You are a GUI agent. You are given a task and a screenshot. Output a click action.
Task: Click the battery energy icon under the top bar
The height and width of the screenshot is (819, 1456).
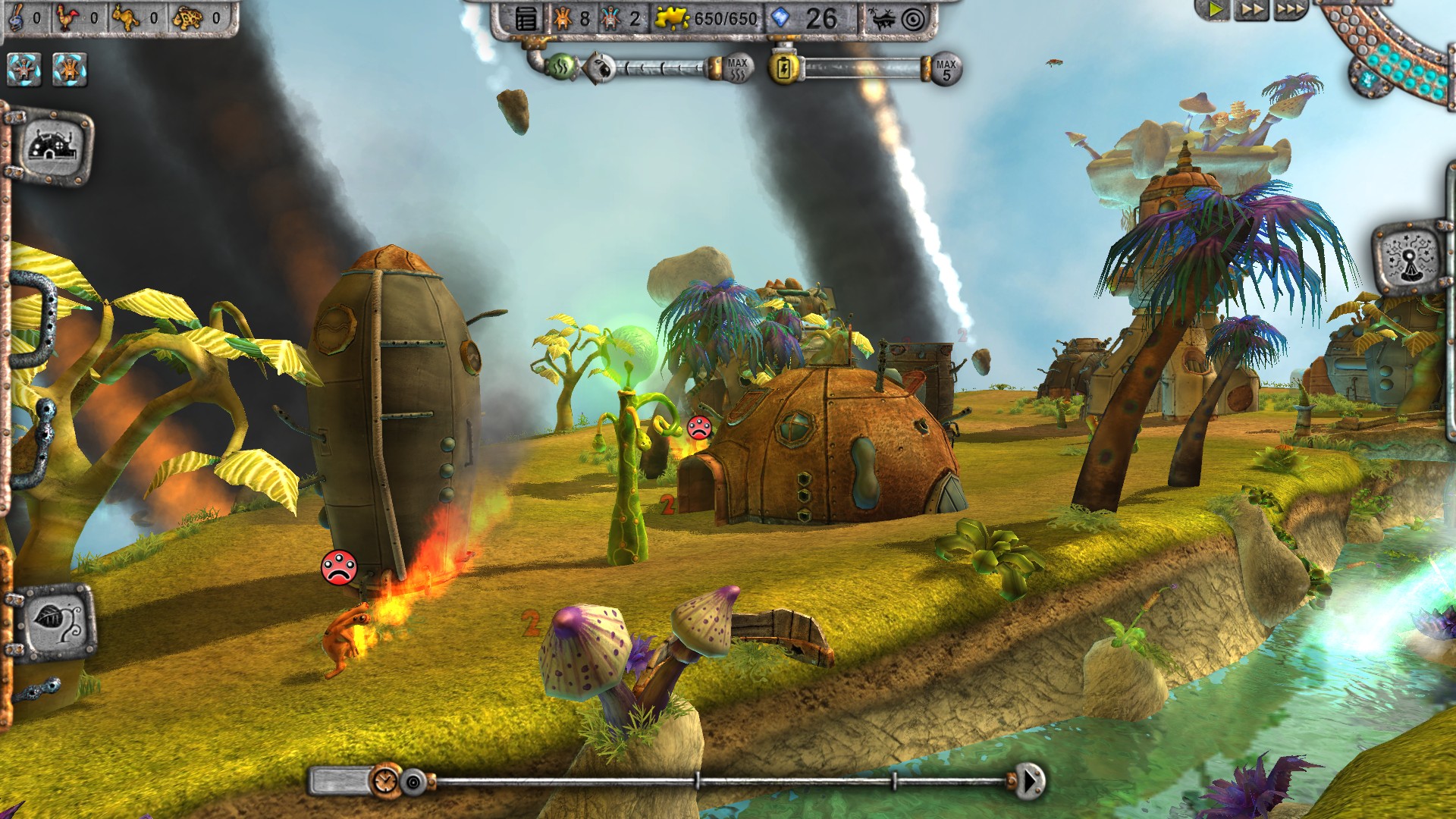point(784,67)
